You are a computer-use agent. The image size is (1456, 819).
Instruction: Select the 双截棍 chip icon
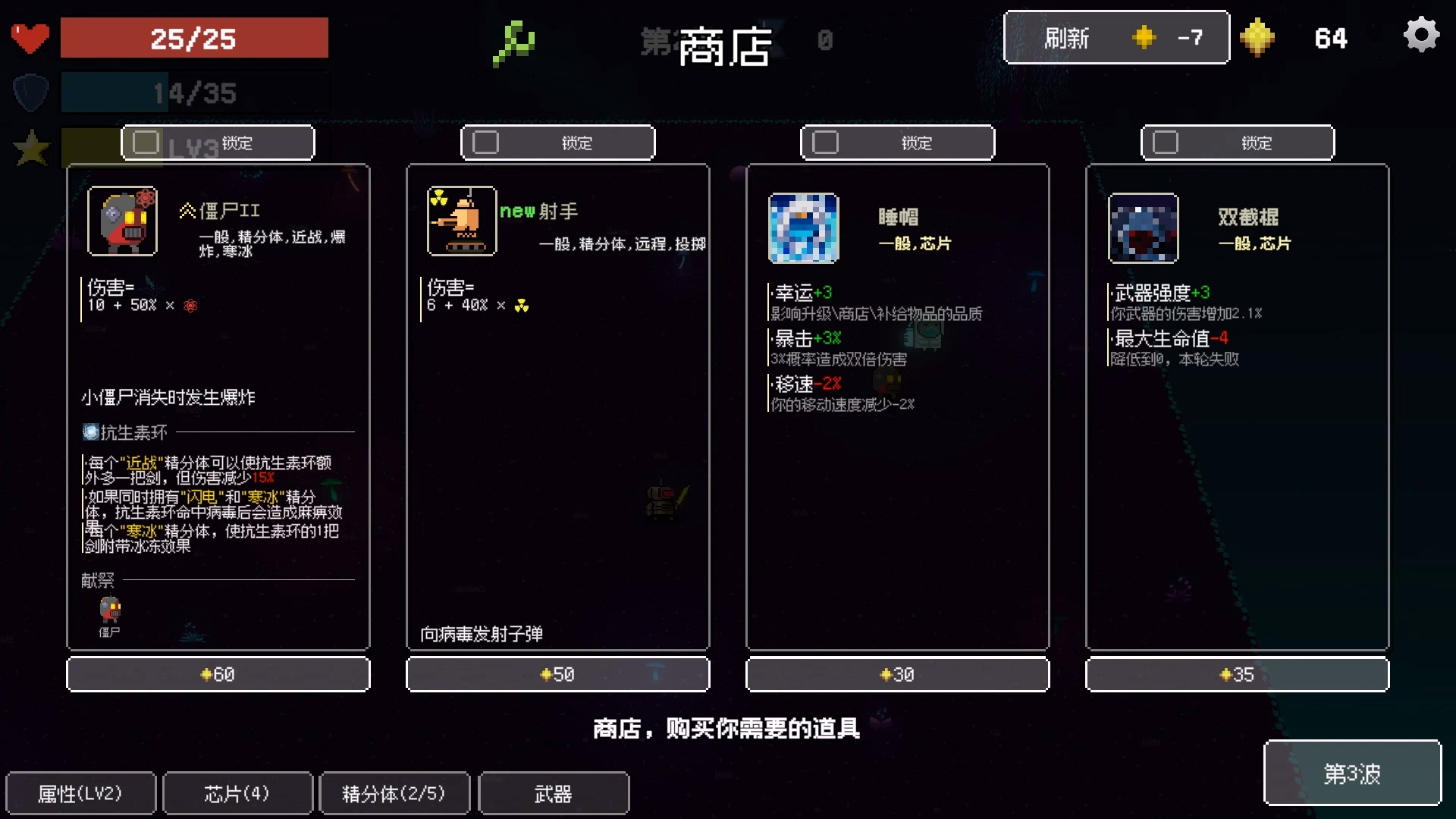[1142, 229]
